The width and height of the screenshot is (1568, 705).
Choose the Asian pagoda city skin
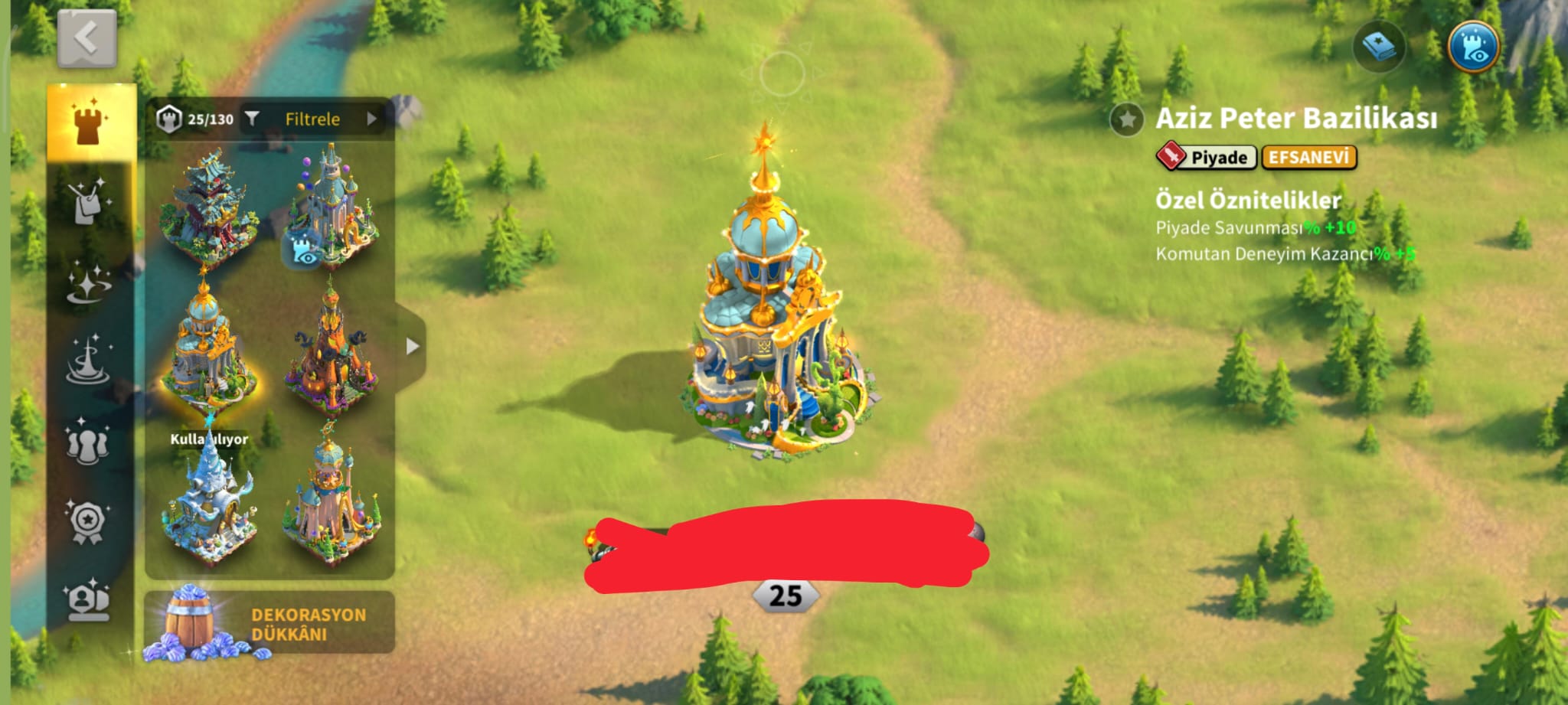coord(207,205)
